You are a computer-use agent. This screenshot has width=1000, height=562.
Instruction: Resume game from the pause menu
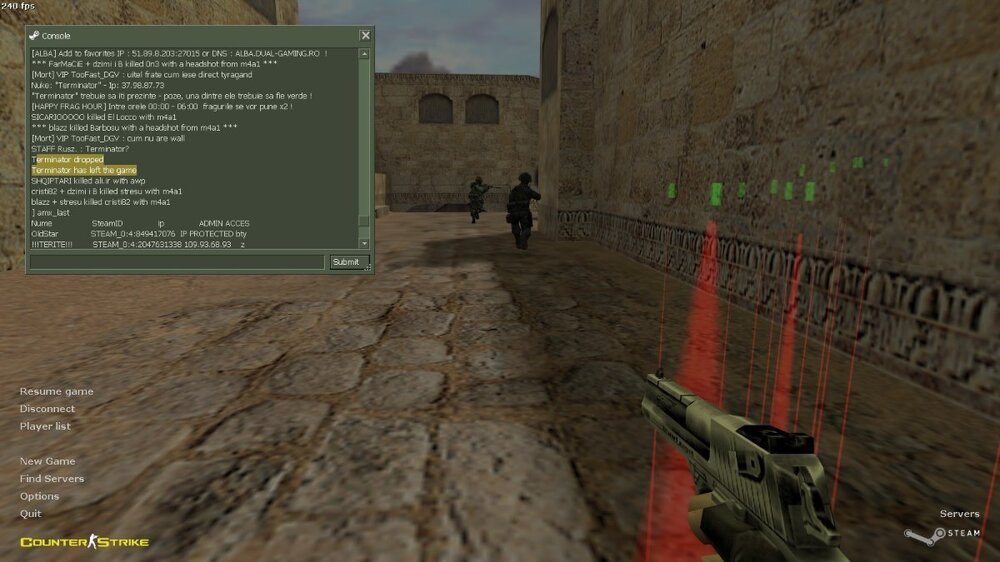[57, 391]
